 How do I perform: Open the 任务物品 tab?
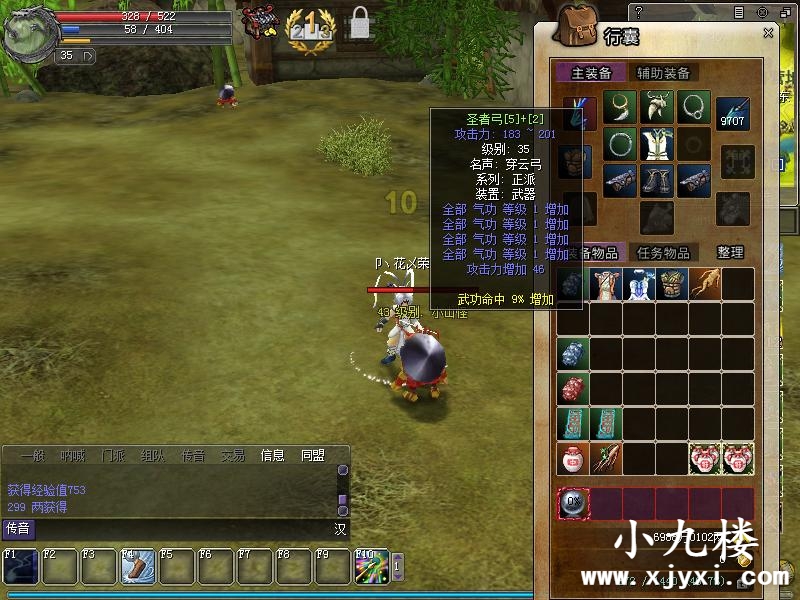pos(663,253)
